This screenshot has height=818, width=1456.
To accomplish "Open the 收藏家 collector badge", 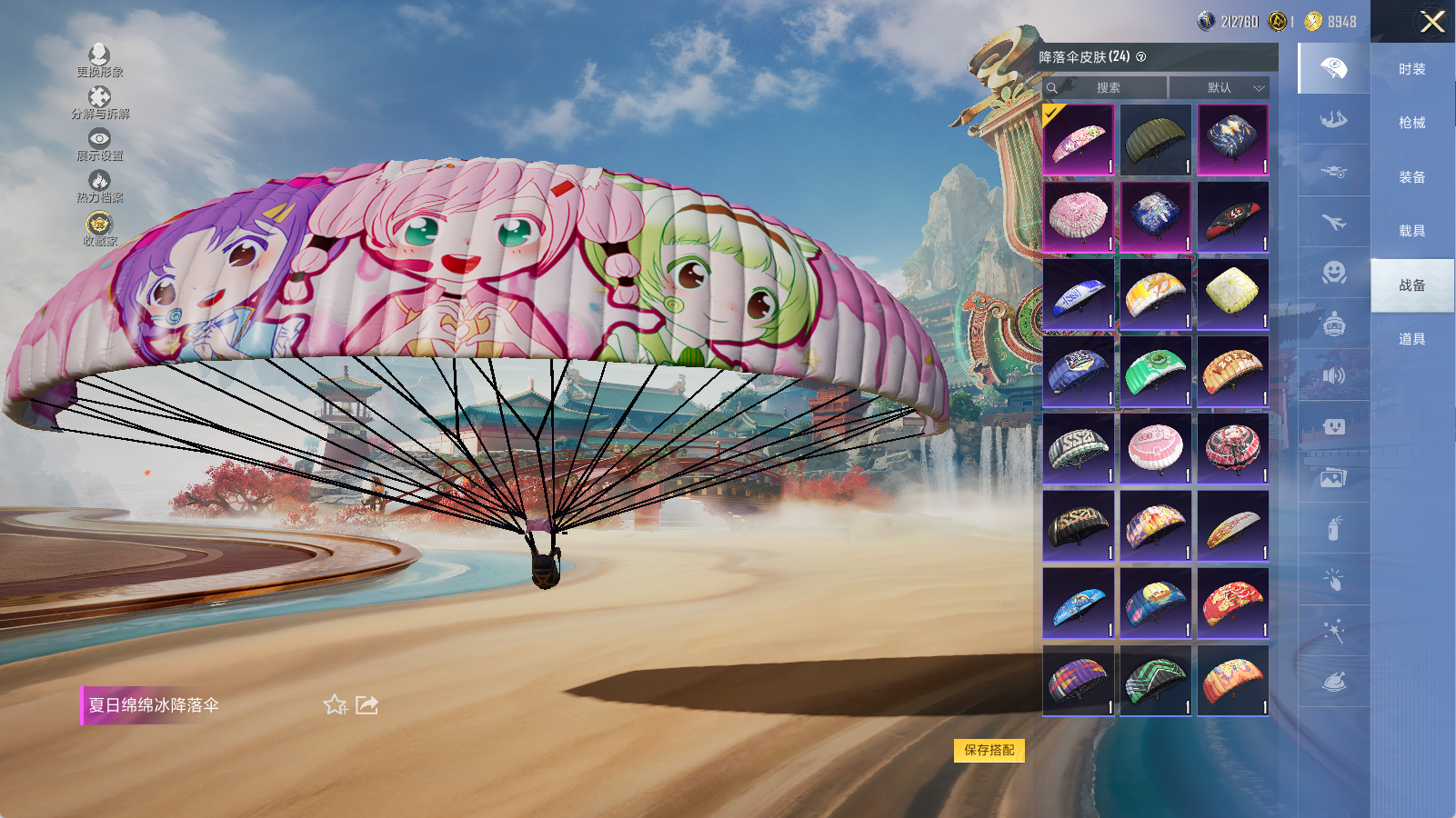I will [99, 228].
